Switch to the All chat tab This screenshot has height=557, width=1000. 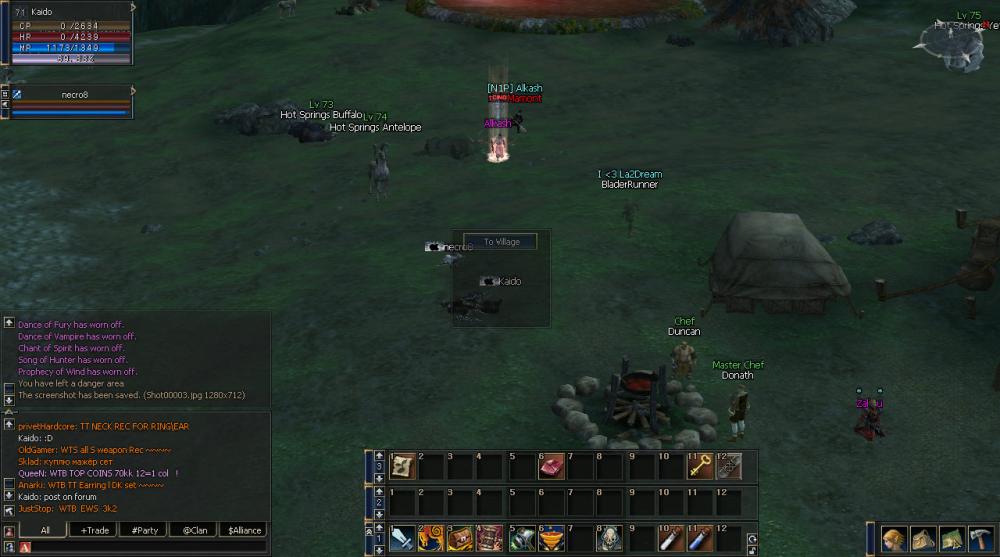click(45, 530)
